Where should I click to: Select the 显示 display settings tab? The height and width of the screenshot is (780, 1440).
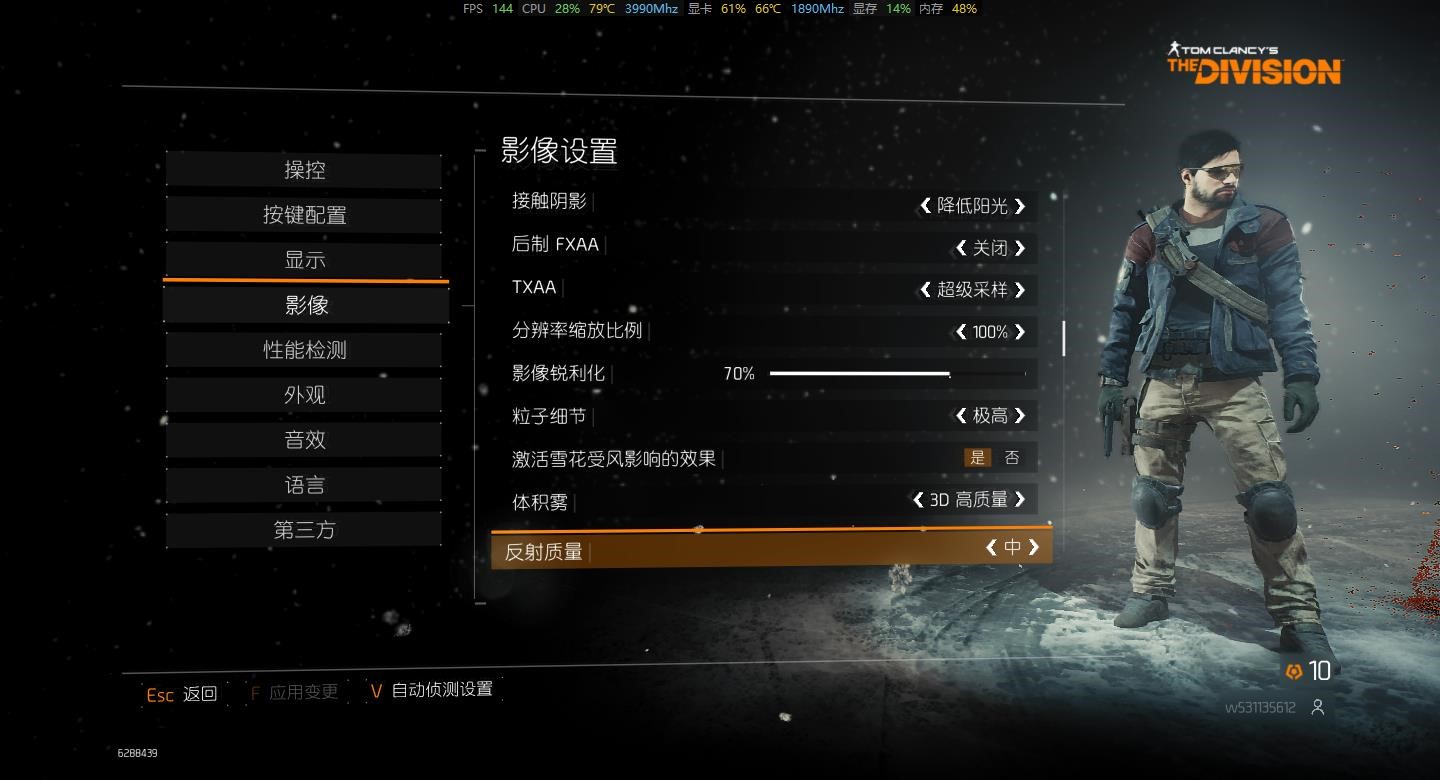tap(304, 260)
